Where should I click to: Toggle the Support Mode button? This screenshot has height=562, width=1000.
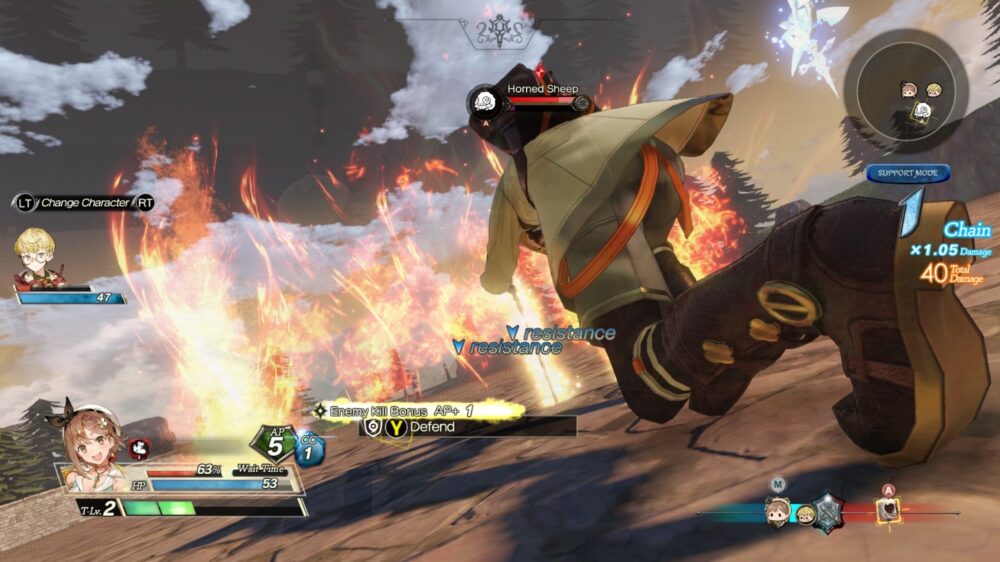(908, 173)
